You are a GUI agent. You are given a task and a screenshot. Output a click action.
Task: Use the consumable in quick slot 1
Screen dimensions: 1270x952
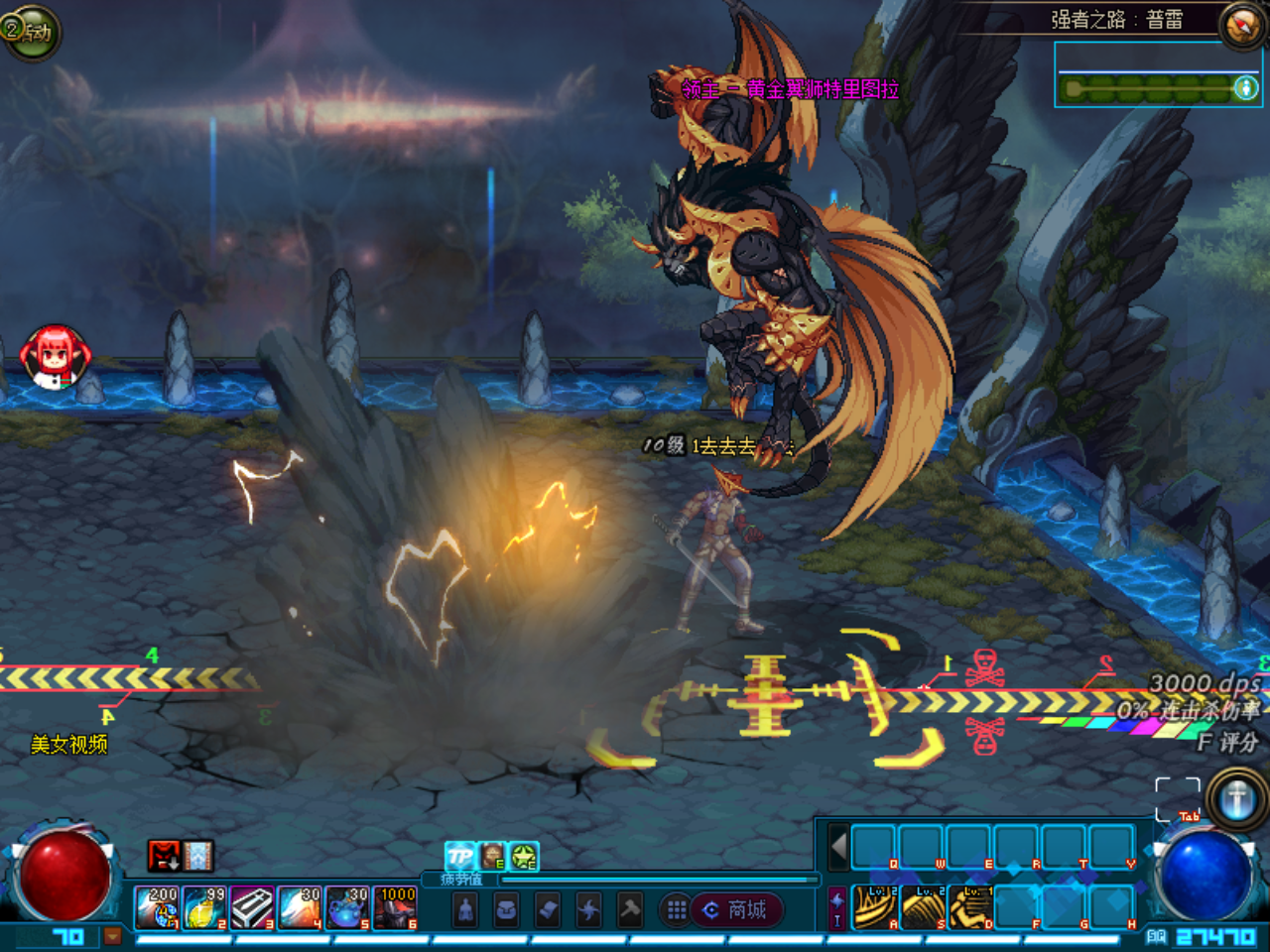pyautogui.click(x=158, y=908)
